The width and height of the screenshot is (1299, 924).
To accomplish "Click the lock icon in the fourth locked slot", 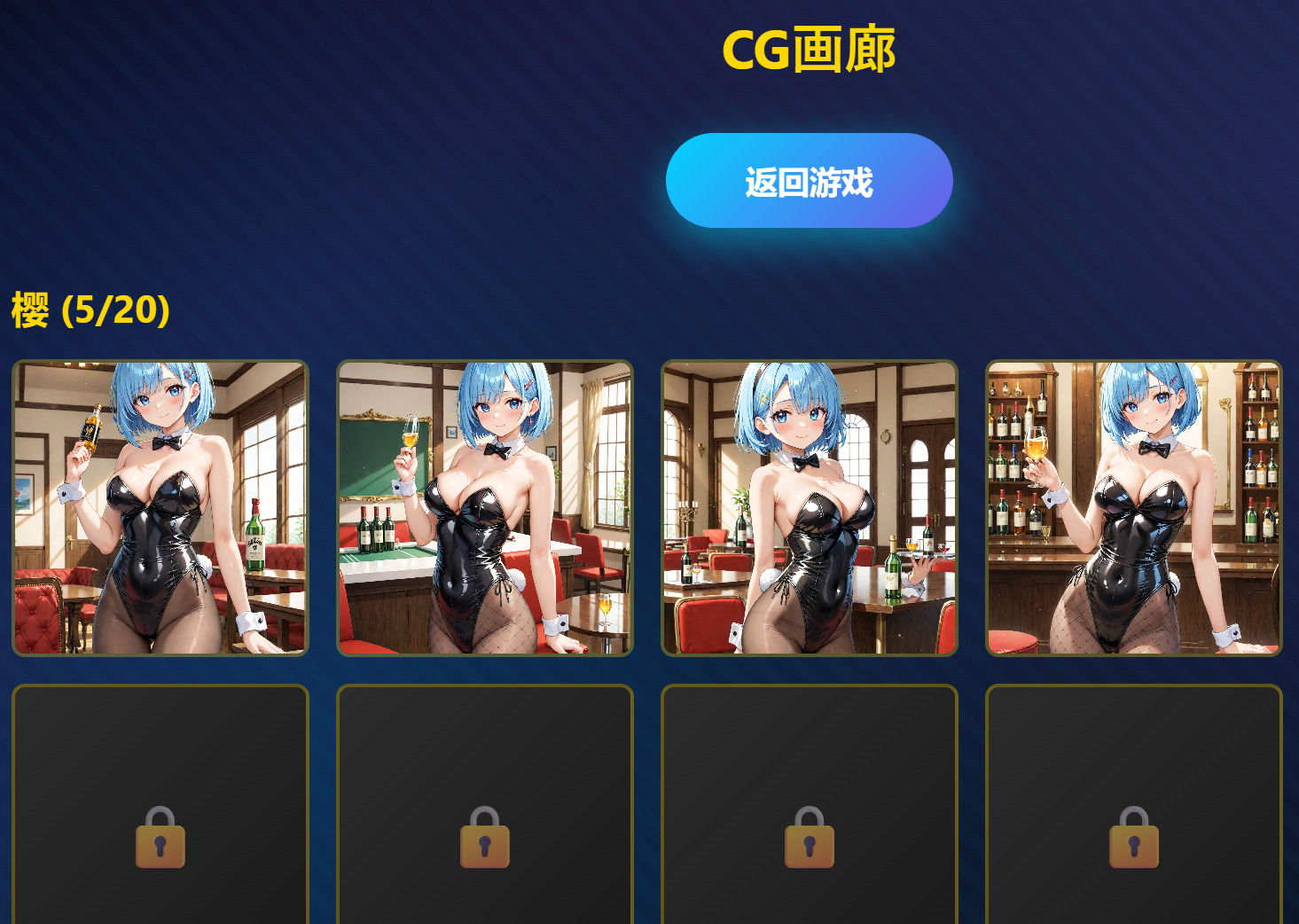I will pos(1133,837).
